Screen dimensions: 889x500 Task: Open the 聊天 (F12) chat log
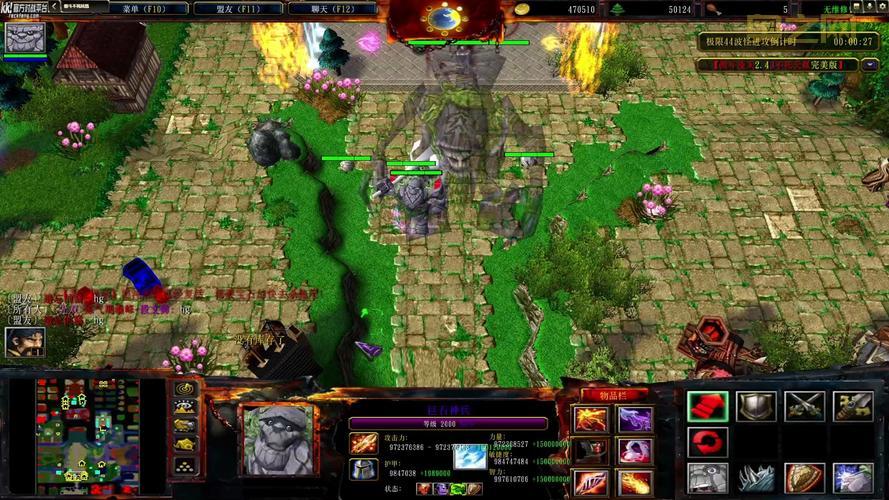(332, 9)
